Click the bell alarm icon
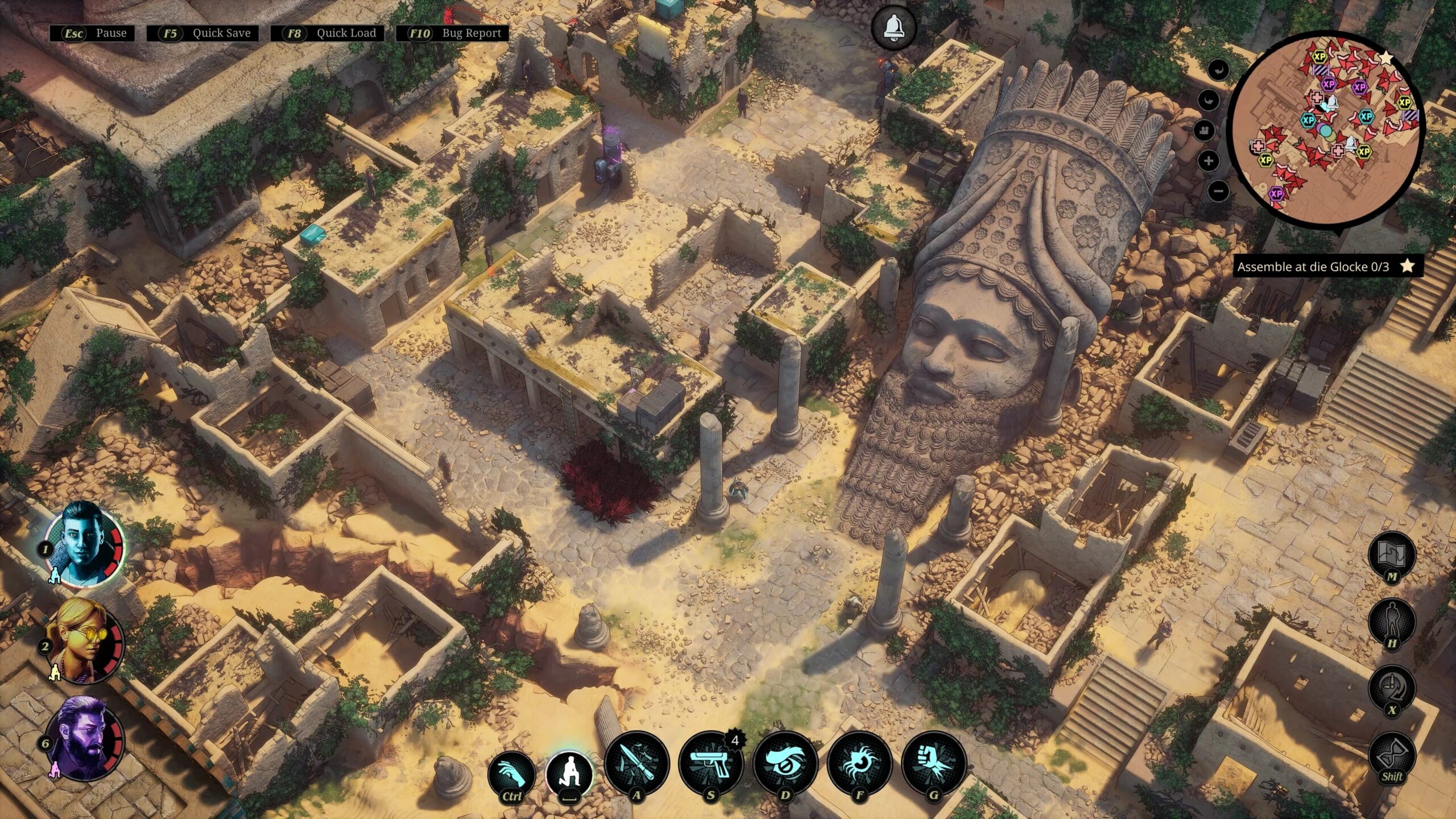Viewport: 1456px width, 819px height. coord(894,26)
